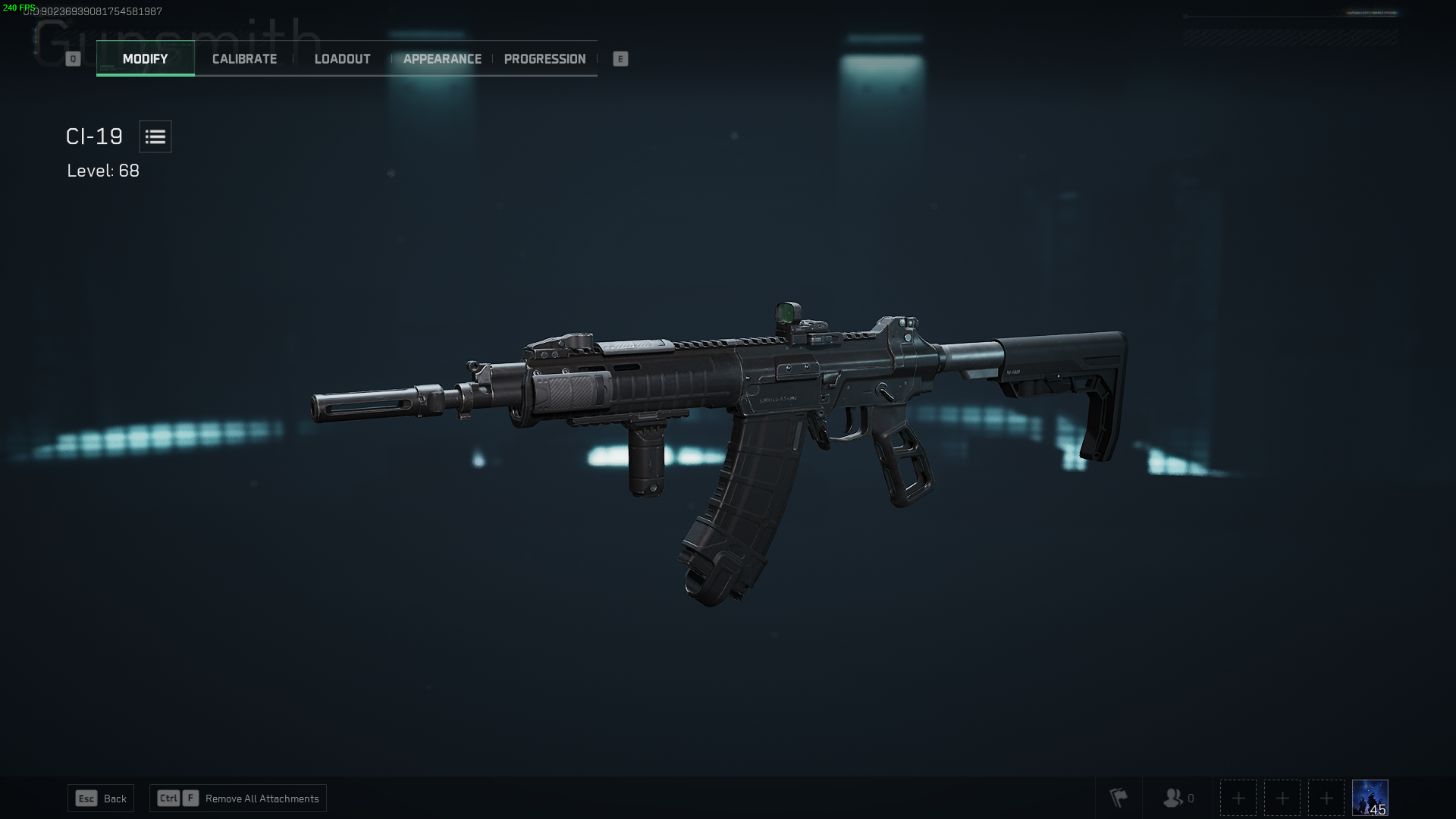Click the flag report icon near bottom right
Viewport: 1456px width, 819px height.
[1119, 798]
